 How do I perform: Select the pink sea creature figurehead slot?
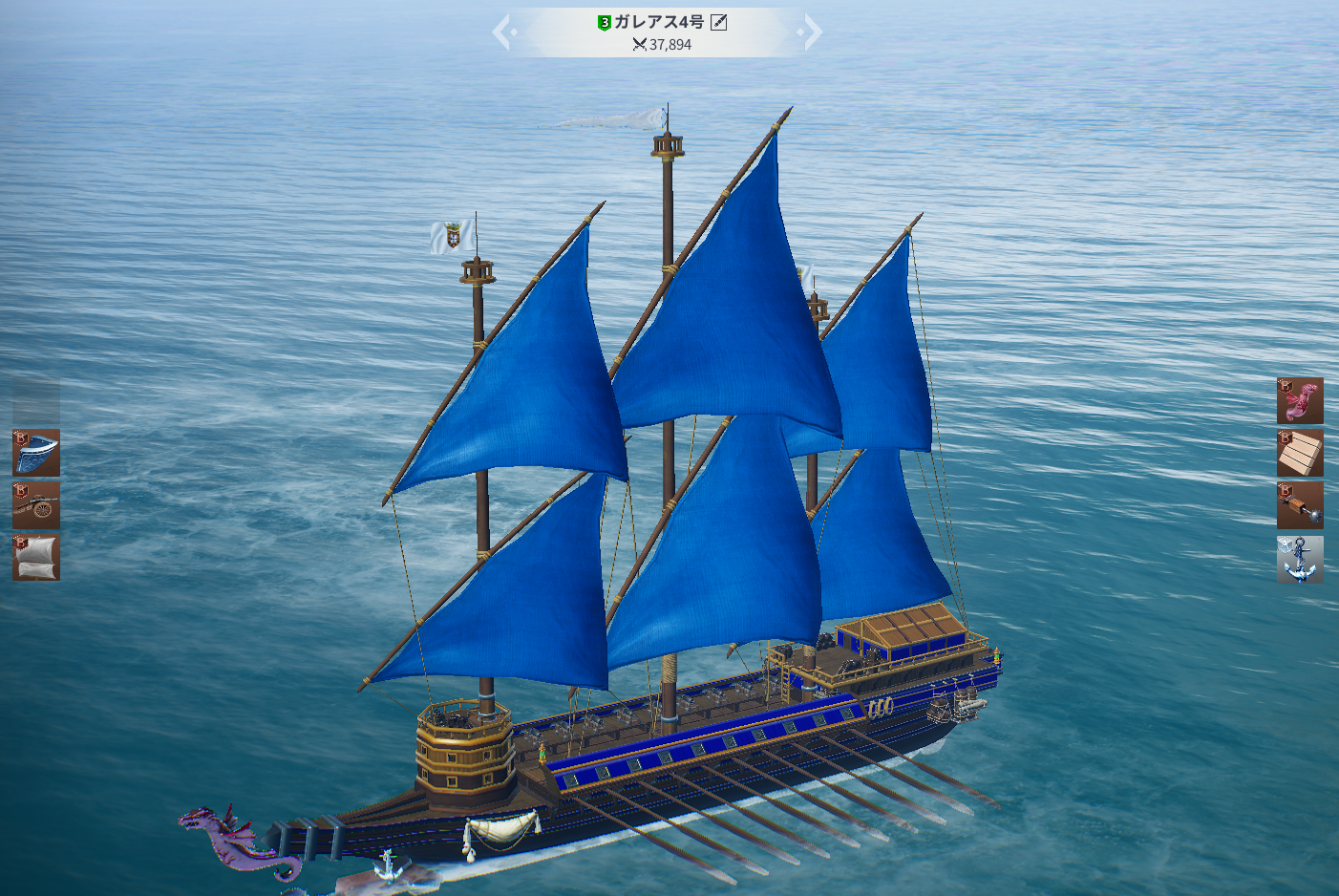[1300, 401]
